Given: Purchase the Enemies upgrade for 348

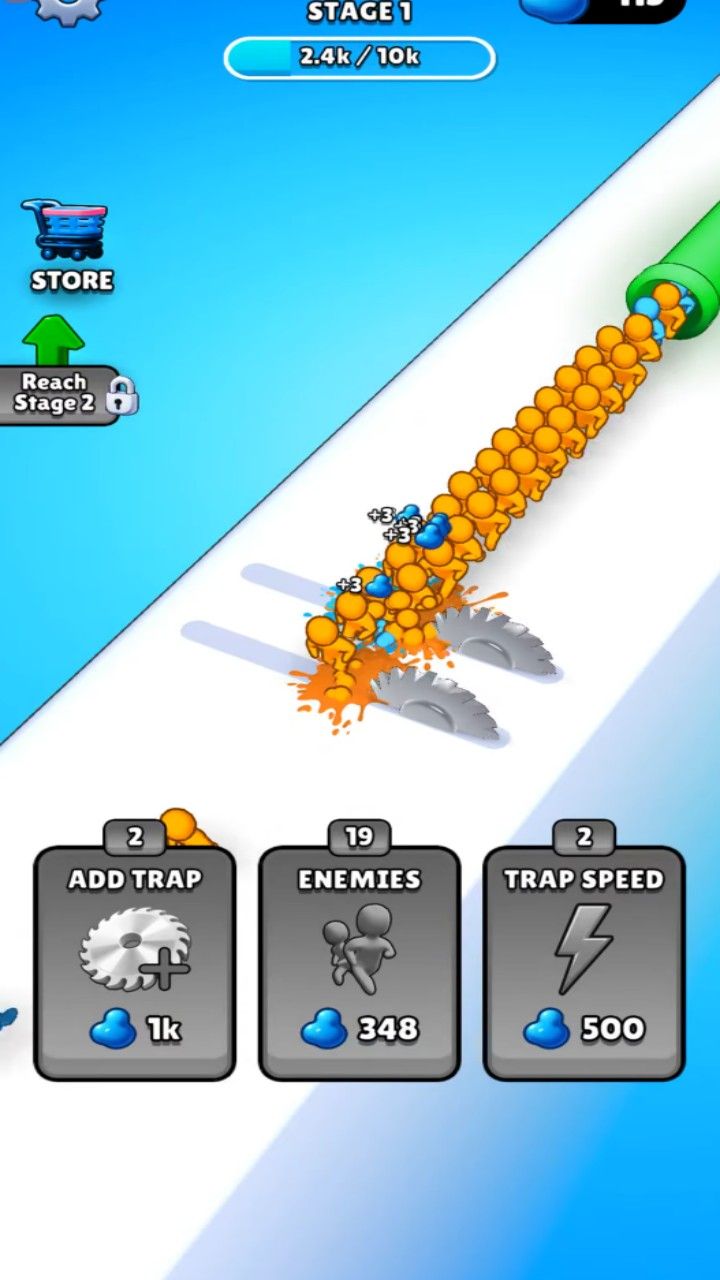Looking at the screenshot, I should (x=359, y=962).
